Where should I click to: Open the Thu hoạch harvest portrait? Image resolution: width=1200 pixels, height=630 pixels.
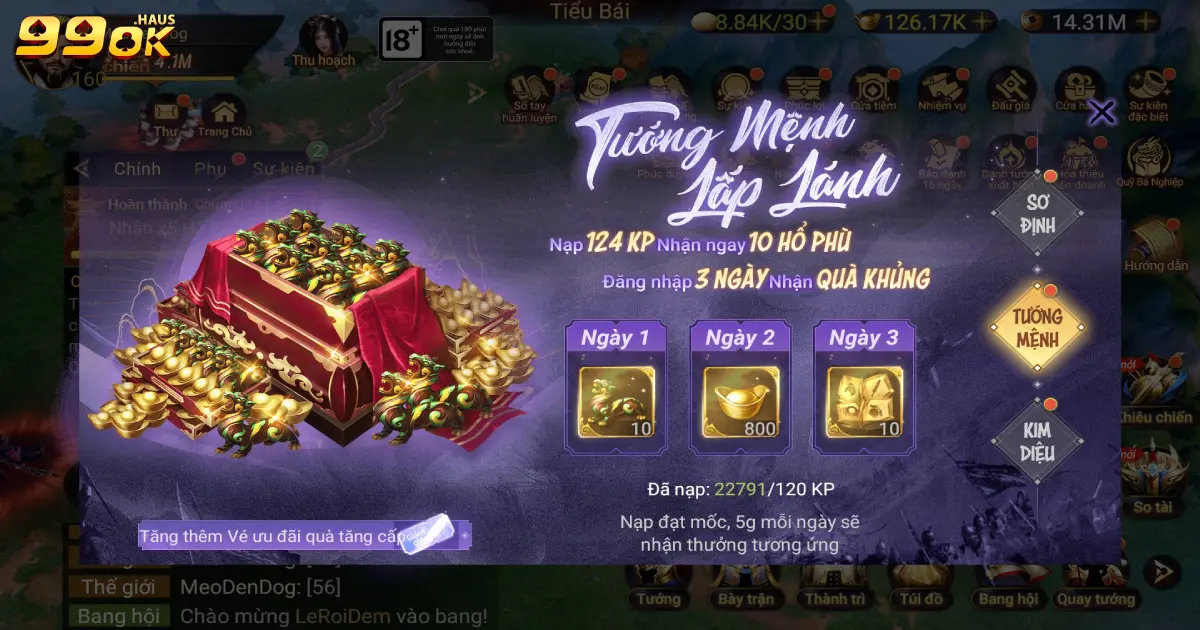(x=323, y=42)
